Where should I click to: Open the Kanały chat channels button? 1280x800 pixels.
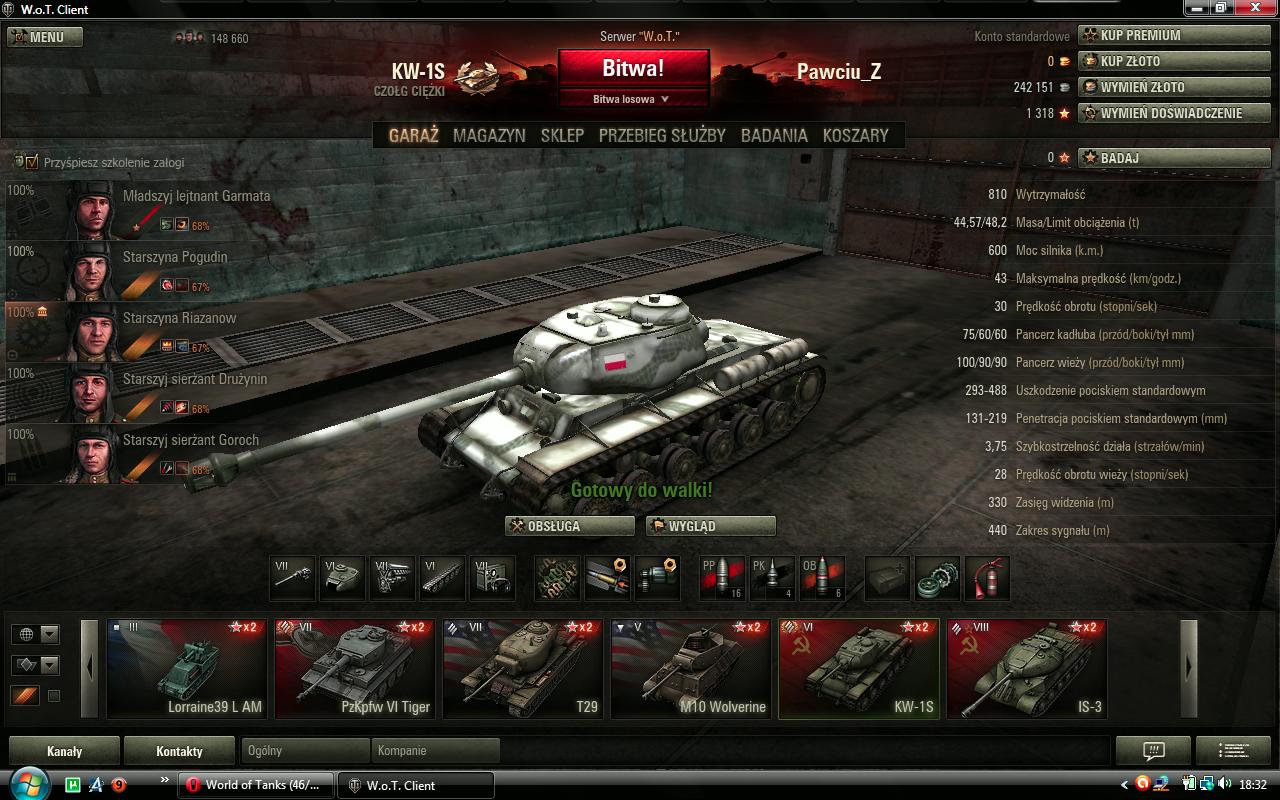coord(64,751)
